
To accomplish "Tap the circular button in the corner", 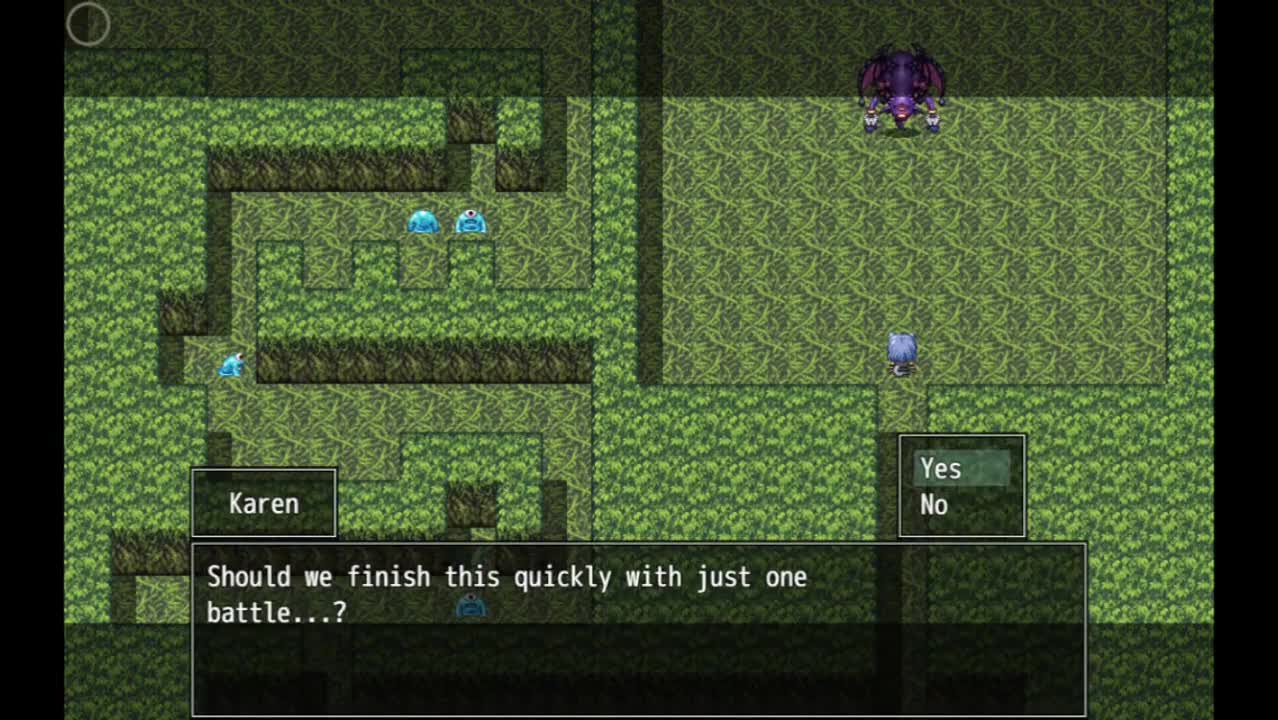I will [88, 24].
